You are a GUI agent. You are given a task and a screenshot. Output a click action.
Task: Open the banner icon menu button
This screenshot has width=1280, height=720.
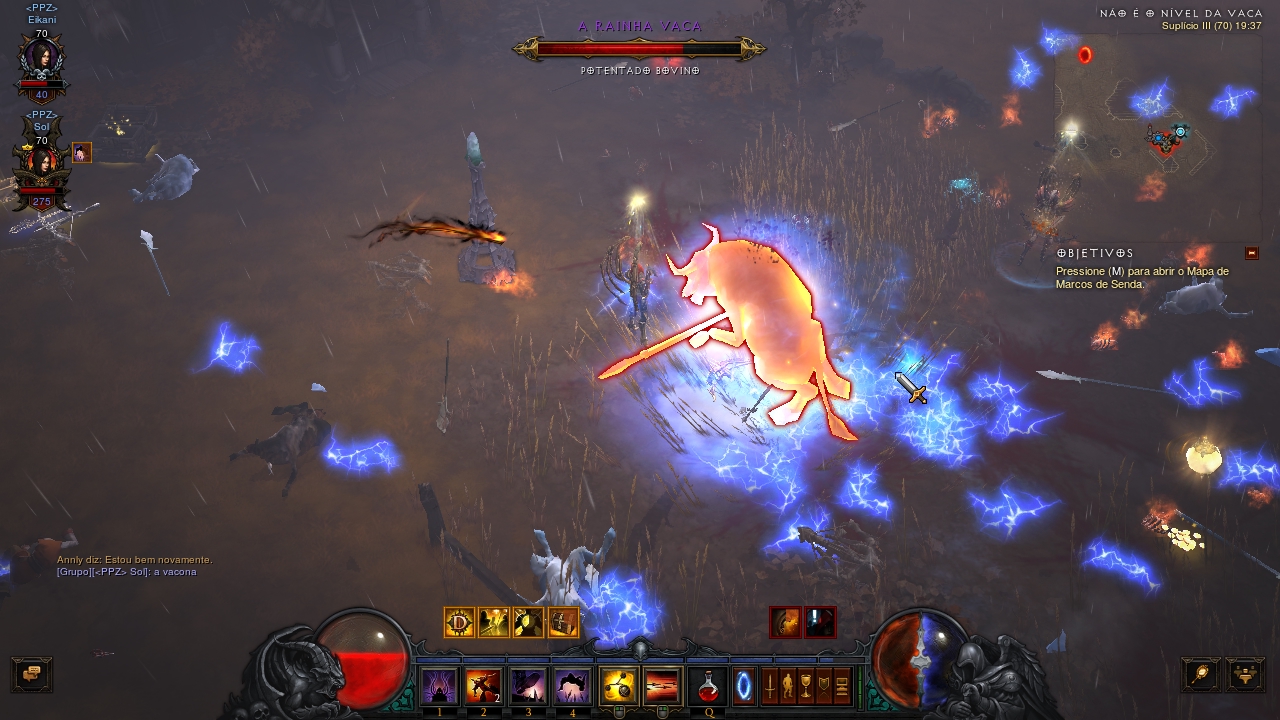824,686
